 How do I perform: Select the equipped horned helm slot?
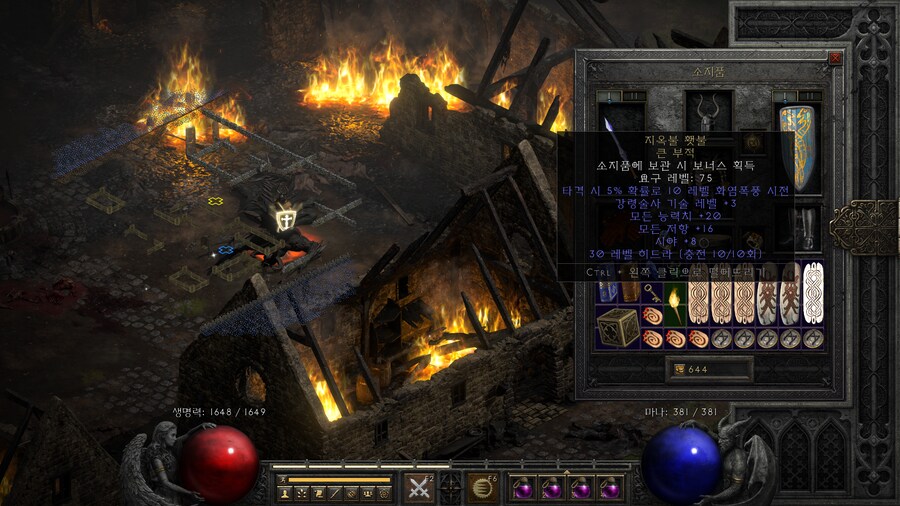(709, 112)
